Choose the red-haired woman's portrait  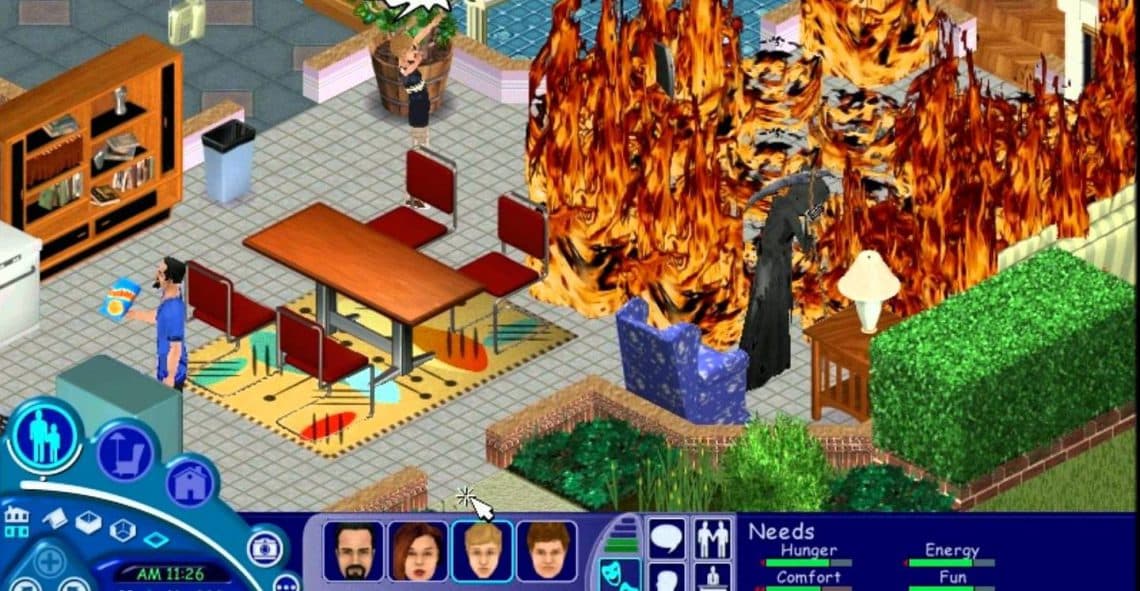pyautogui.click(x=418, y=551)
